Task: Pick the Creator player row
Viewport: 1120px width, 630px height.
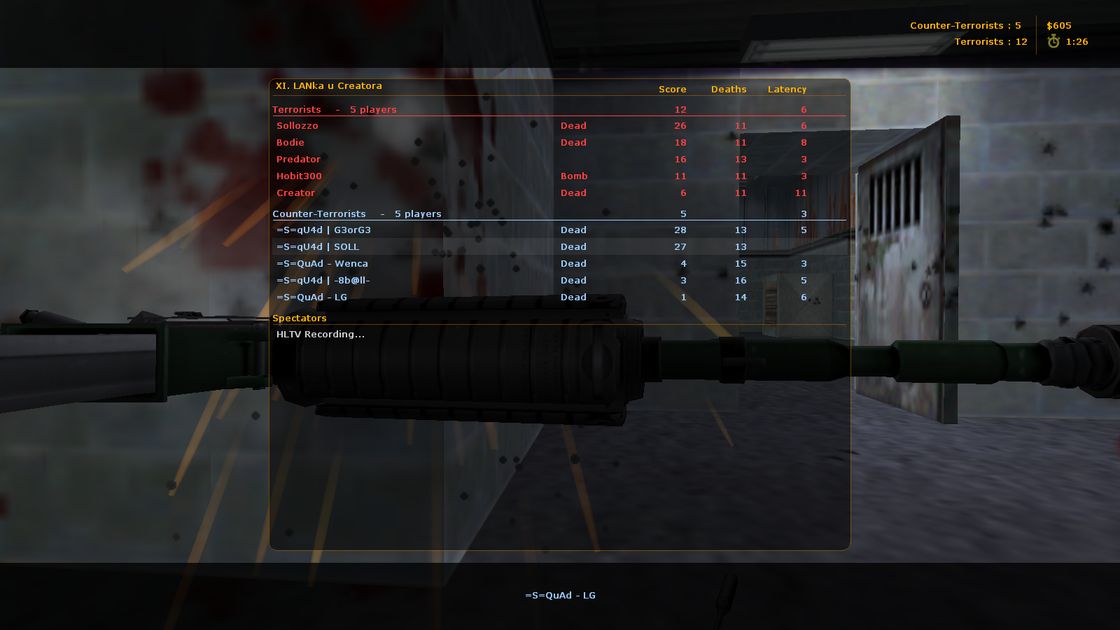Action: [x=296, y=193]
